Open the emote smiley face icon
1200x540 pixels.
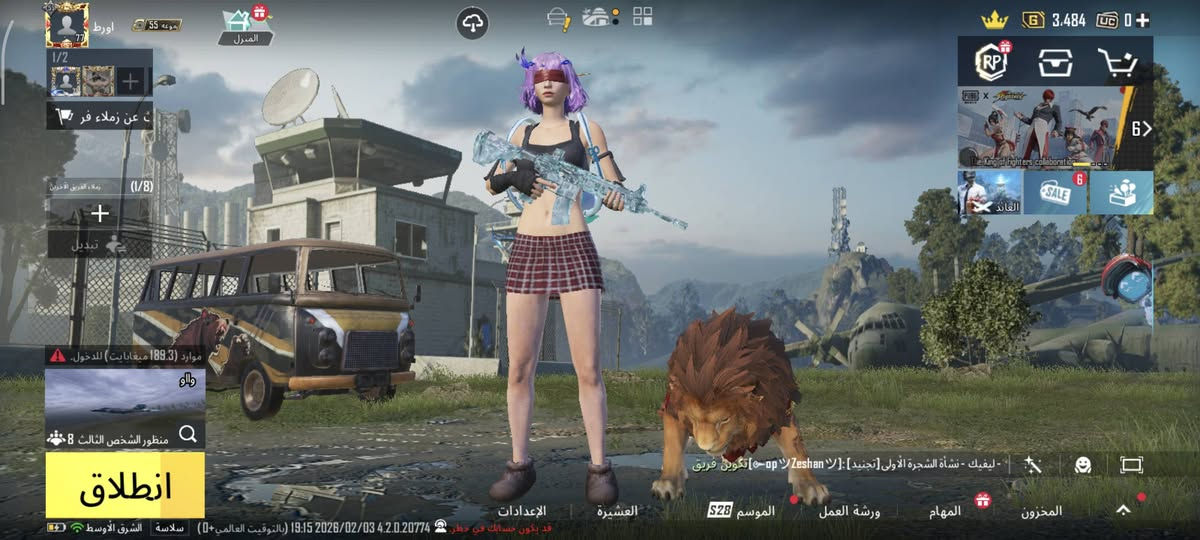[x=1083, y=465]
